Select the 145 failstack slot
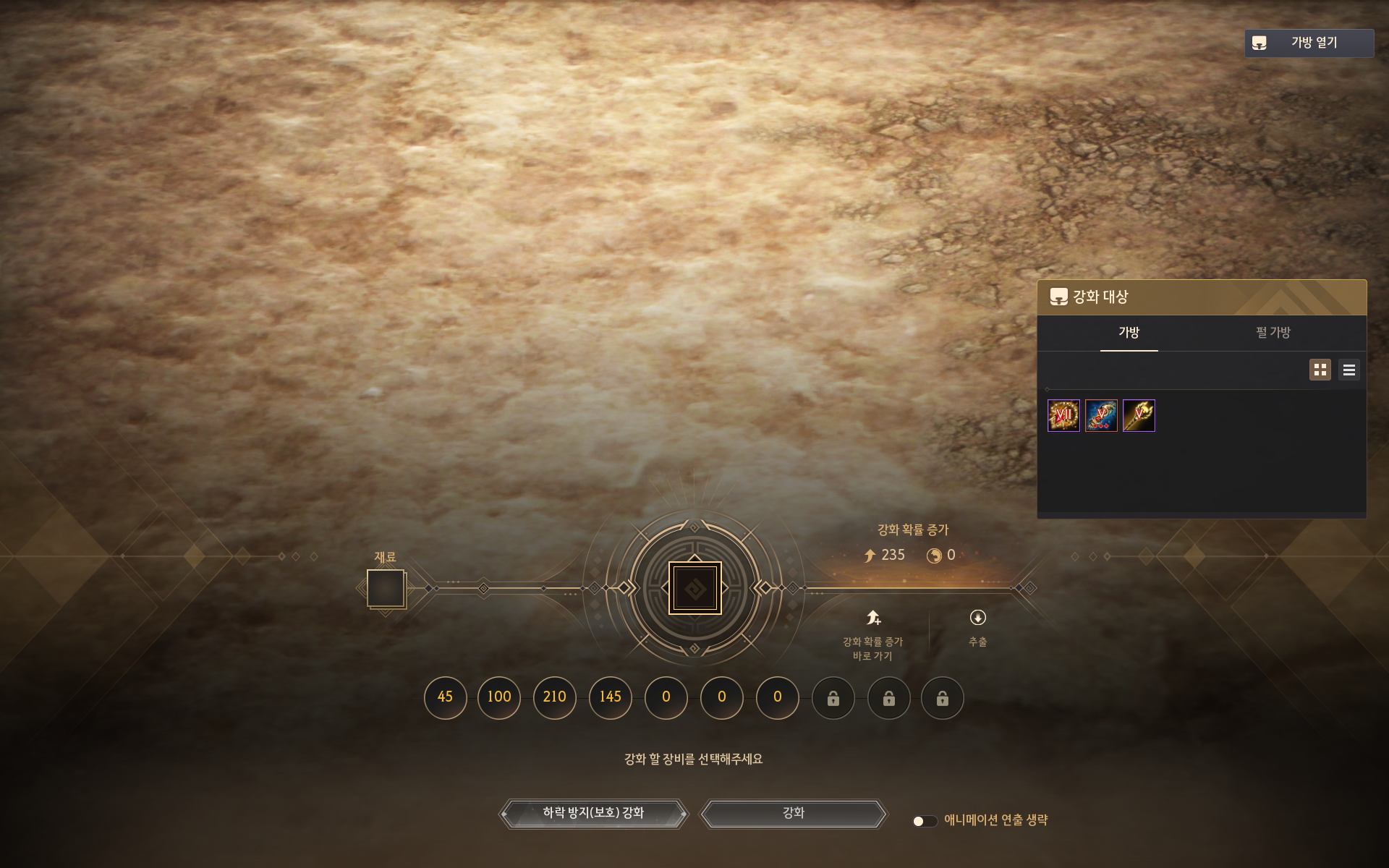Screen dimensions: 1389x868 611,697
